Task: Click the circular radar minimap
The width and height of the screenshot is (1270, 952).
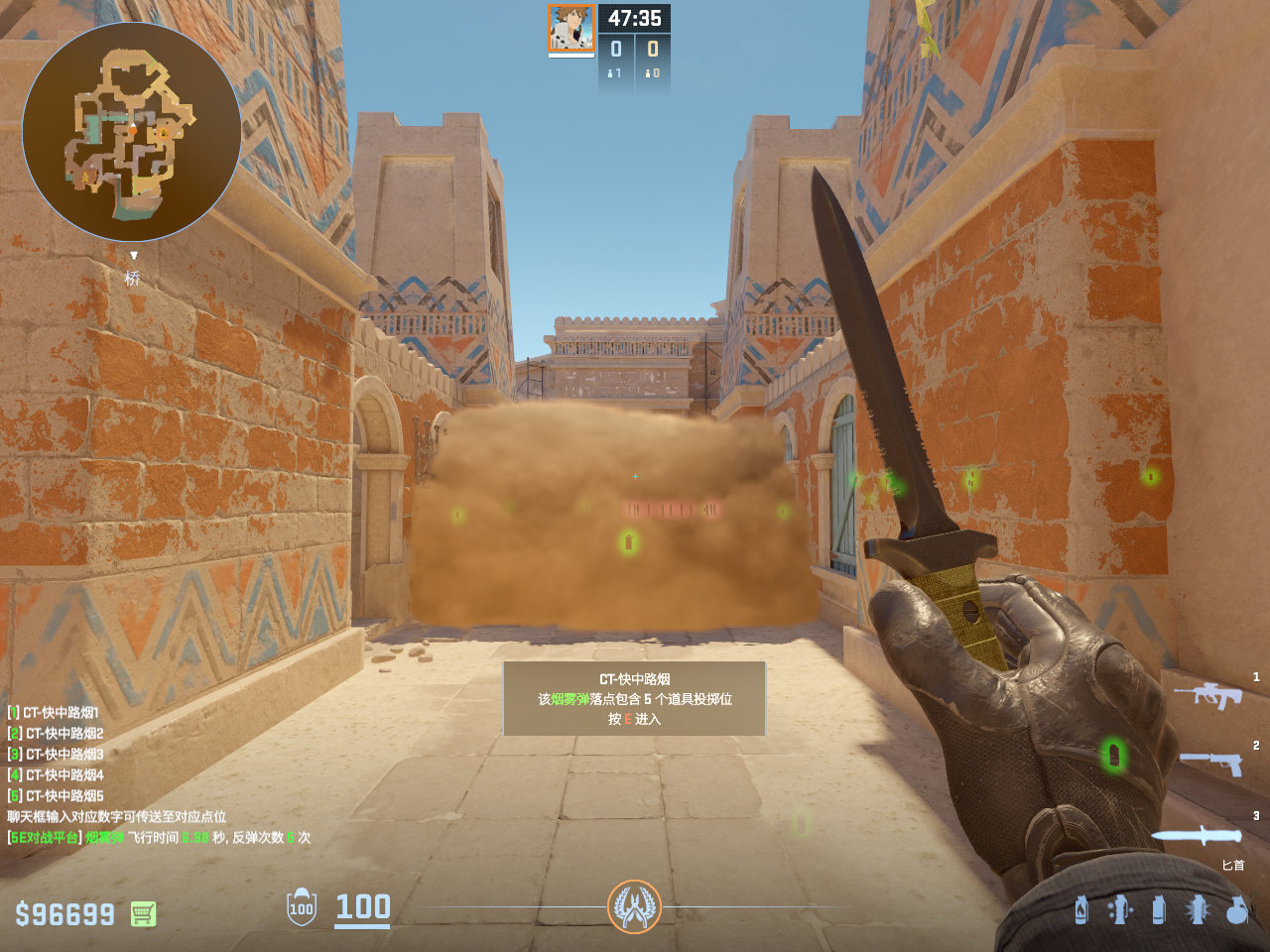Action: pos(132,132)
